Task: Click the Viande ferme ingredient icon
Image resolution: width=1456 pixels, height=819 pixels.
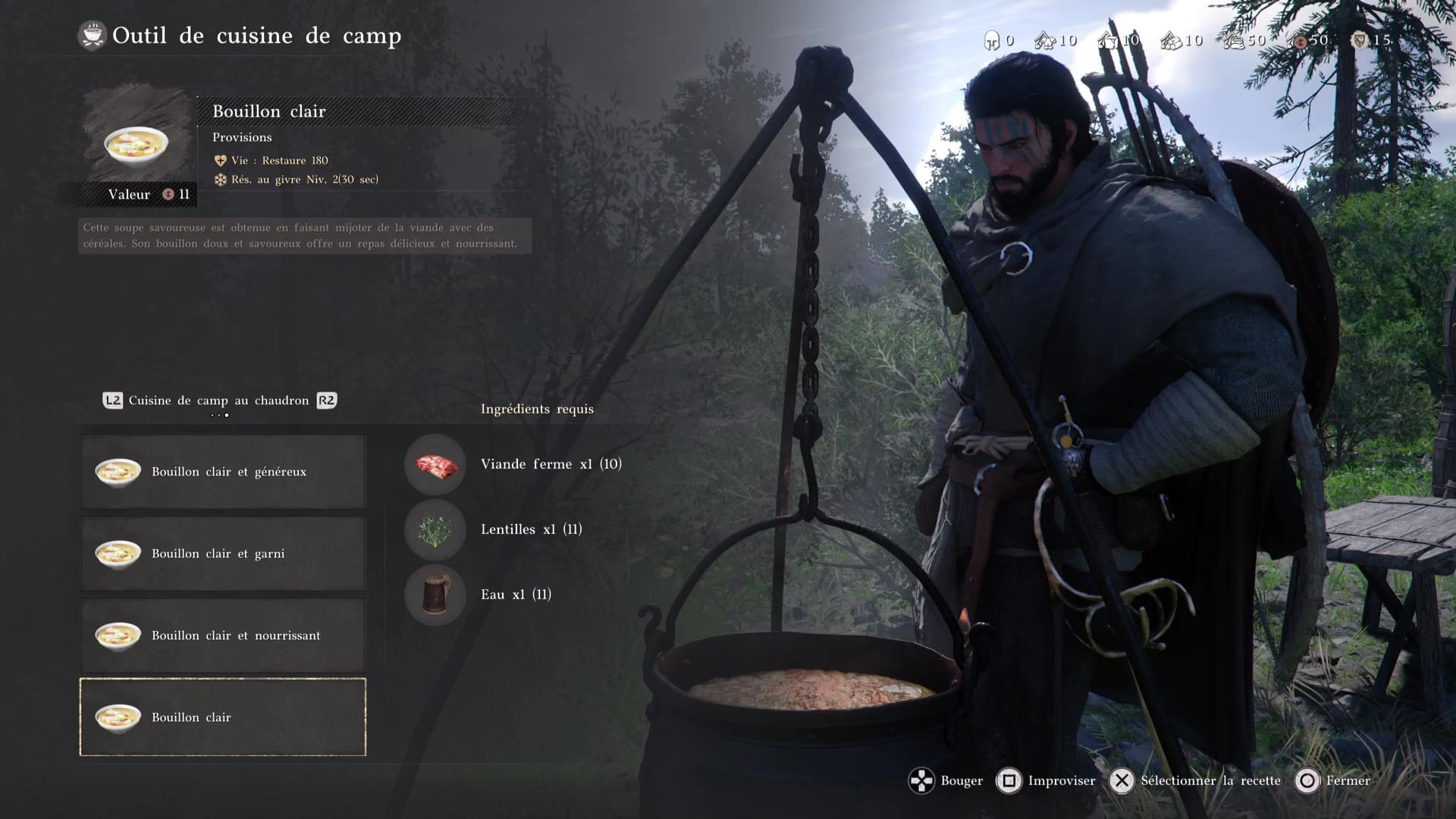Action: (435, 465)
